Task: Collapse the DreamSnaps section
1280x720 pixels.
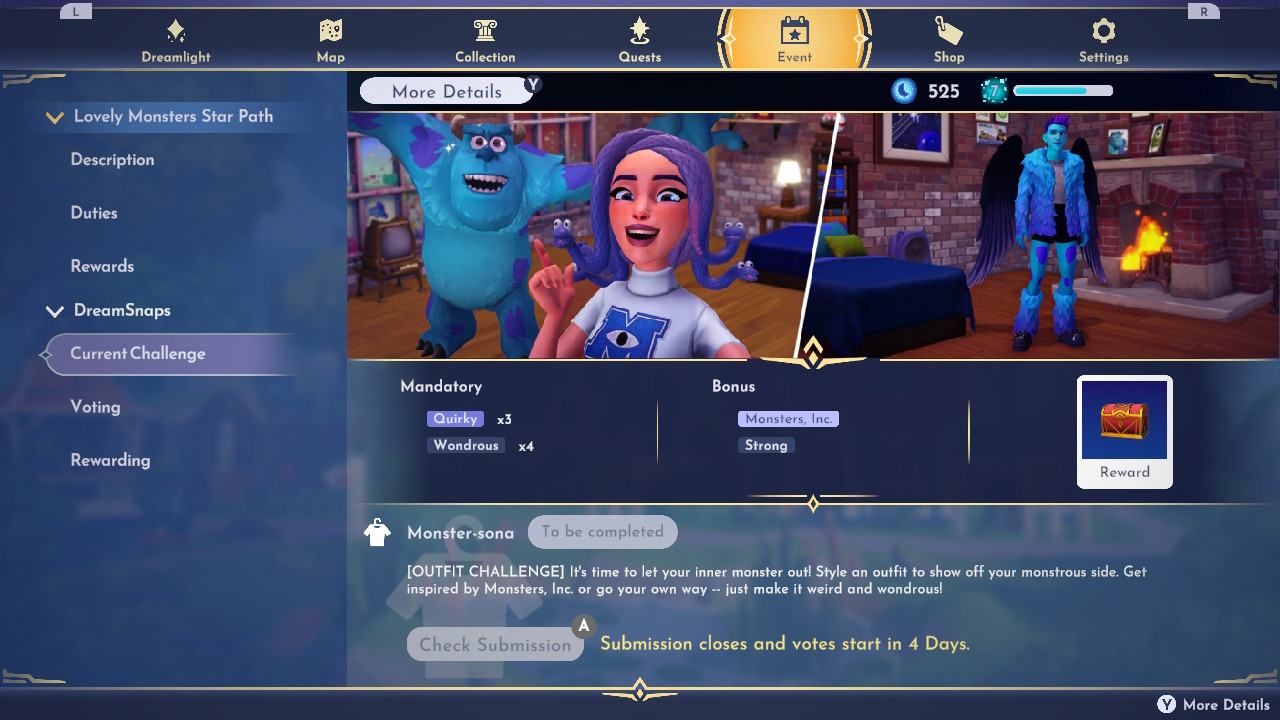Action: point(55,310)
